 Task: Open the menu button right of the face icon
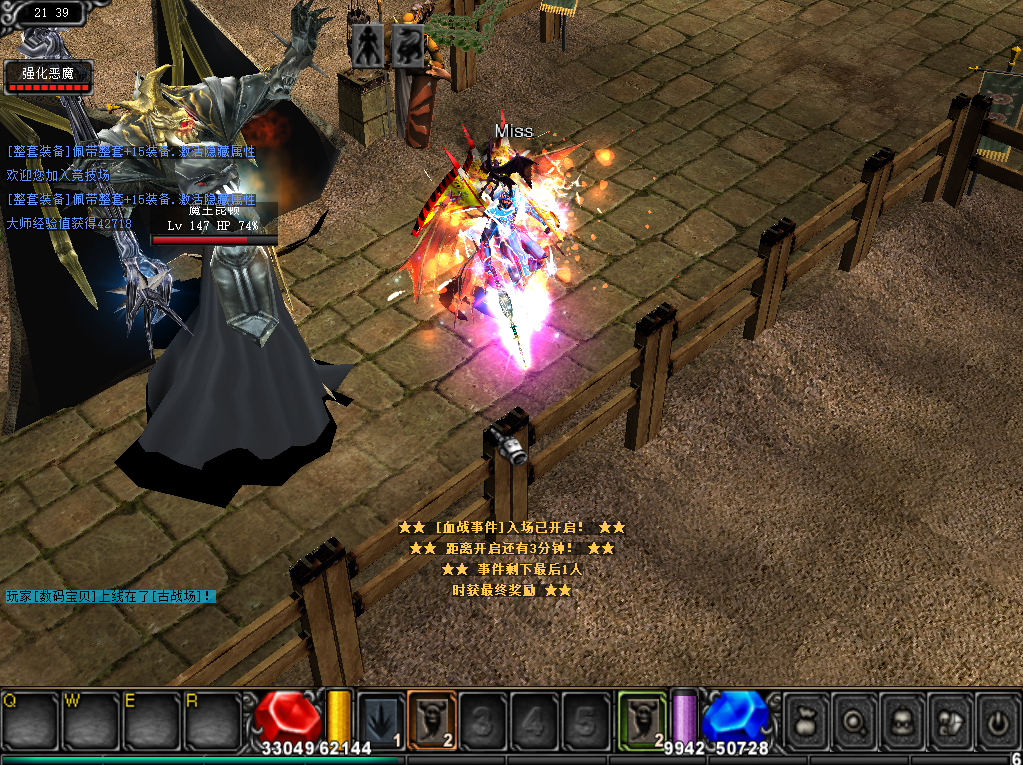point(951,720)
